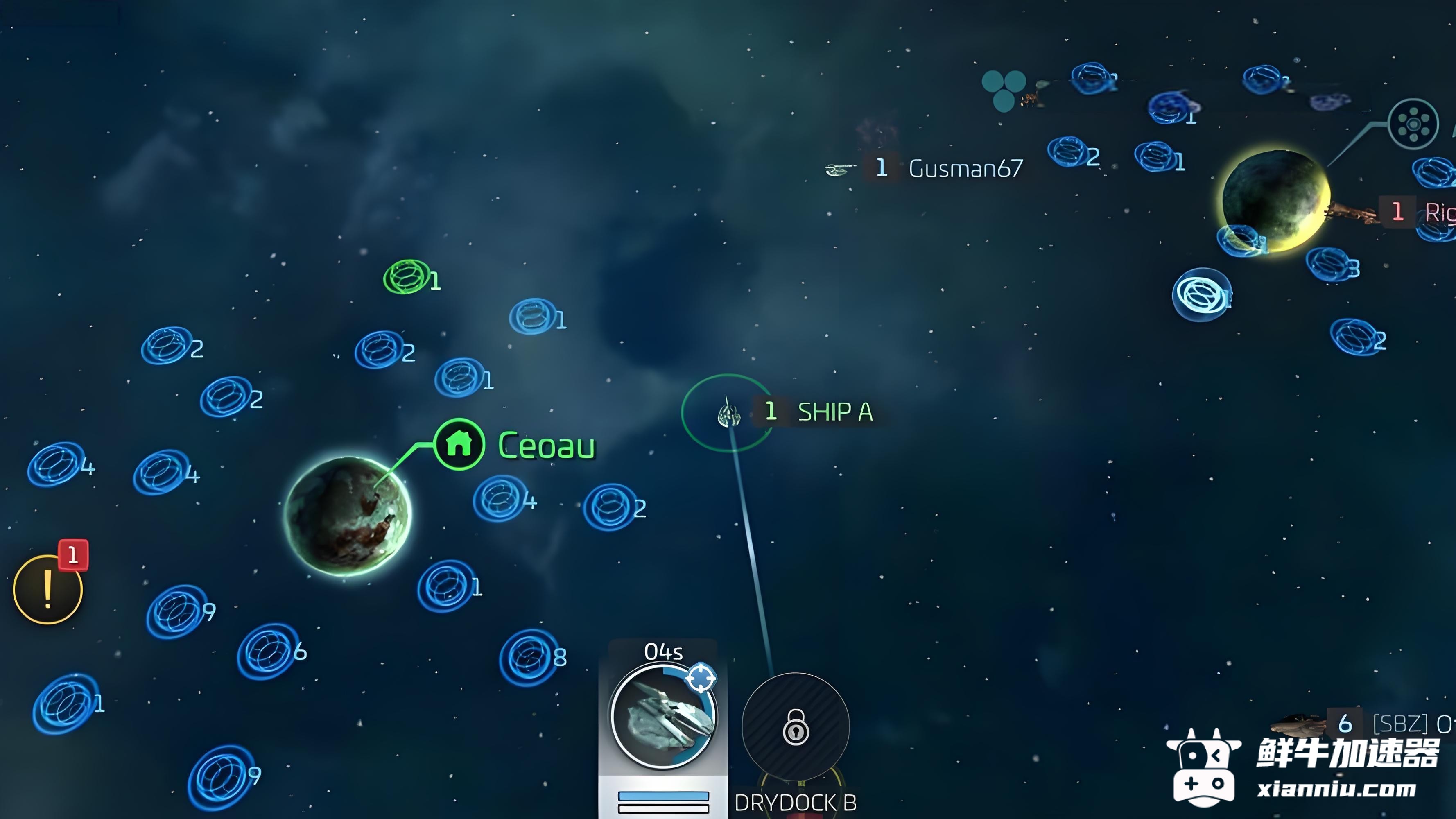Open the yellow exclamation alert icon
This screenshot has width=1456, height=819.
[47, 590]
